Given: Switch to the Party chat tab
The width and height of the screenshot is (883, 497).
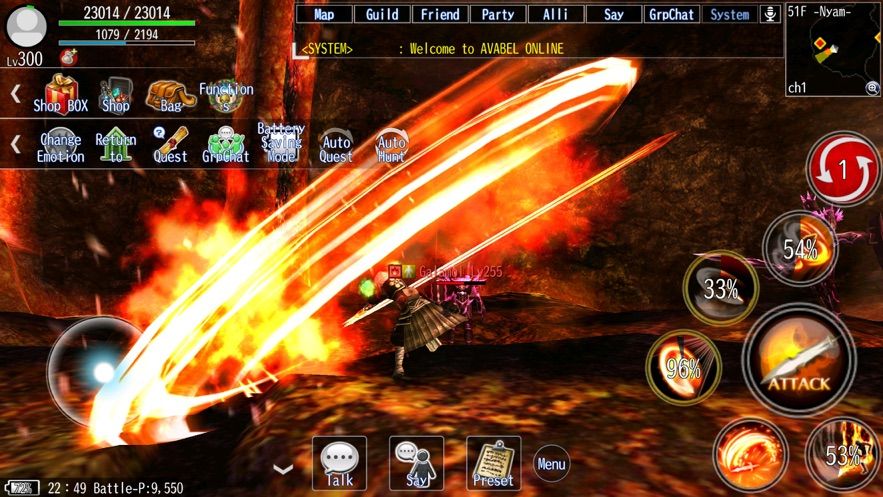Looking at the screenshot, I should (x=498, y=14).
